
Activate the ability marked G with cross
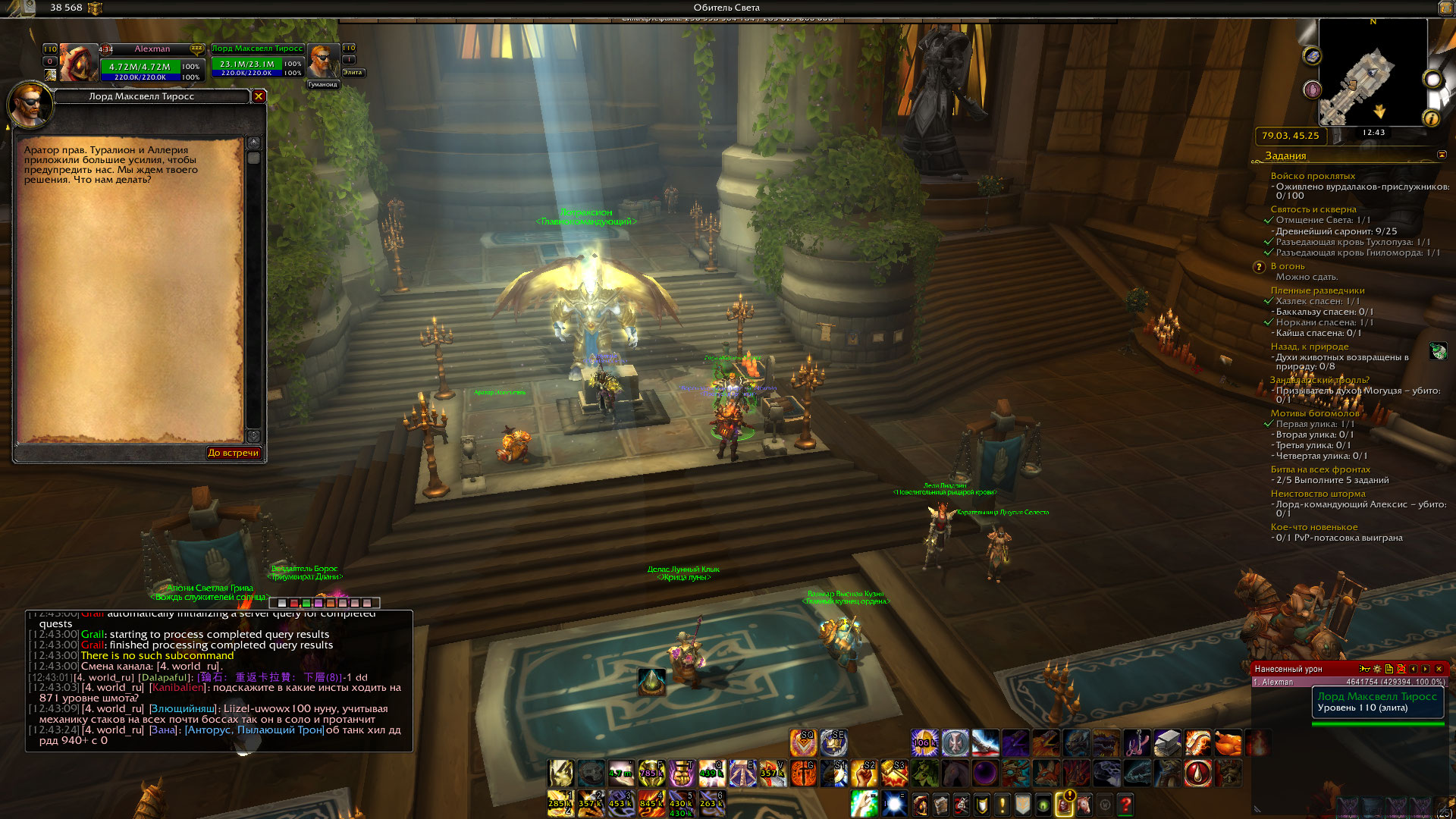(803, 773)
